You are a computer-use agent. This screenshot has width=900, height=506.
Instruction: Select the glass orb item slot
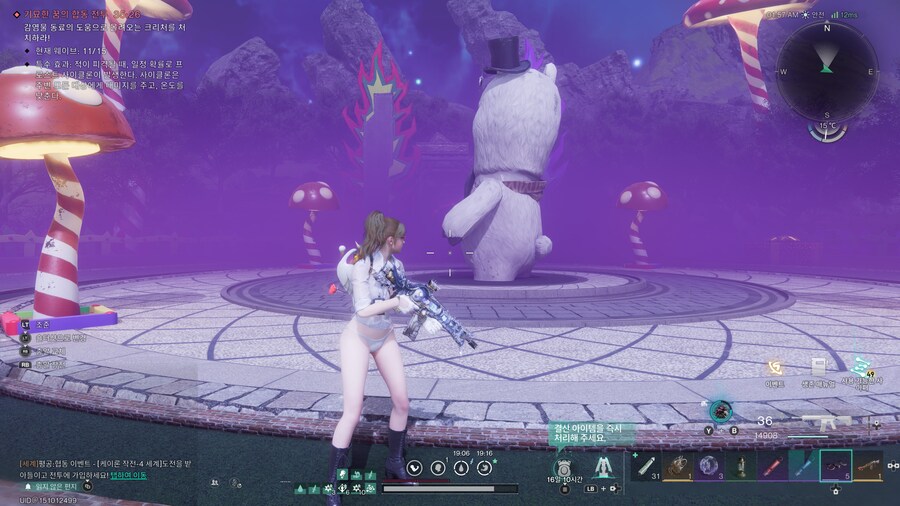click(x=709, y=466)
